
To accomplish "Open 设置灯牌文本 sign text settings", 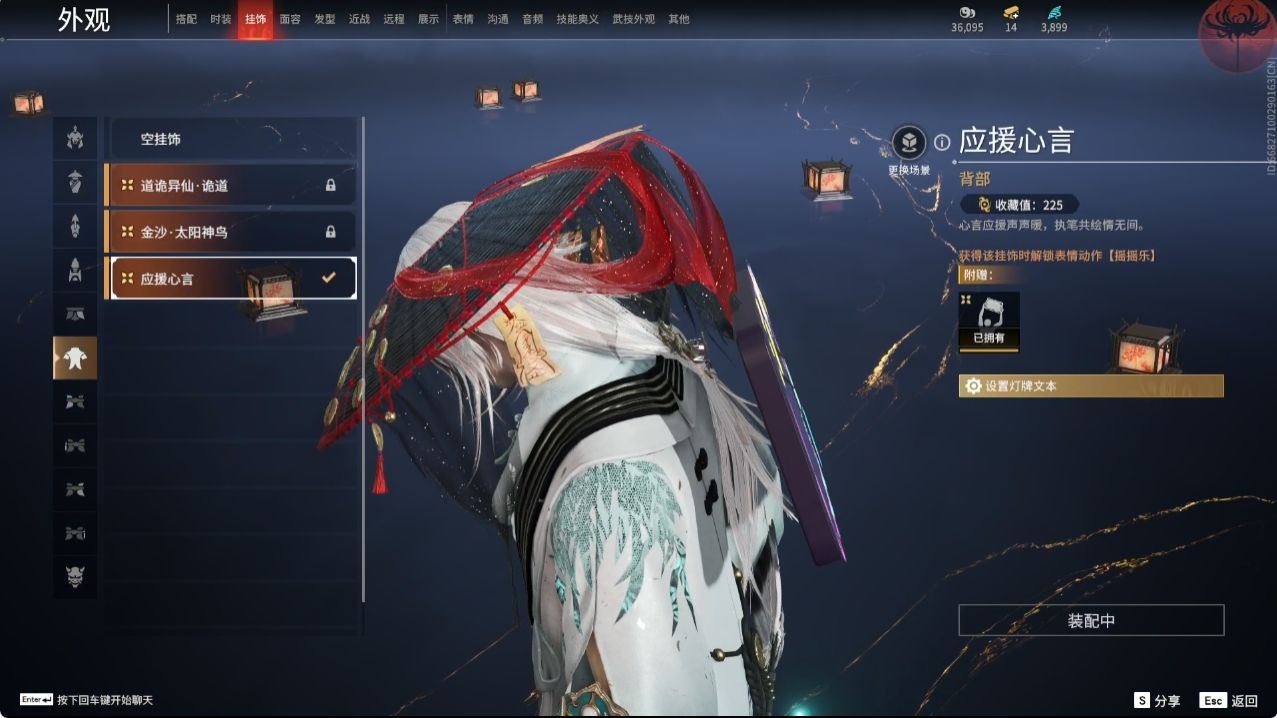I will [x=1090, y=386].
